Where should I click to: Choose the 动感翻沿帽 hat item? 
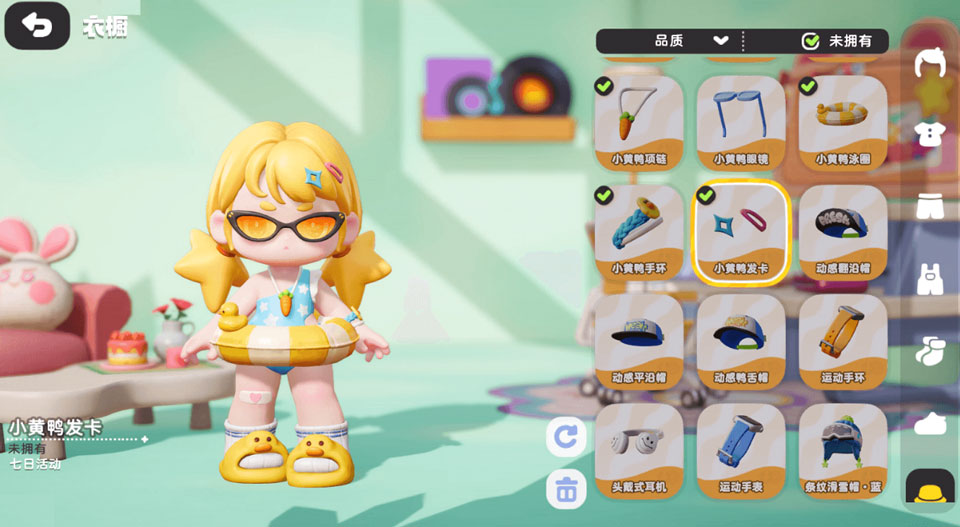point(843,231)
